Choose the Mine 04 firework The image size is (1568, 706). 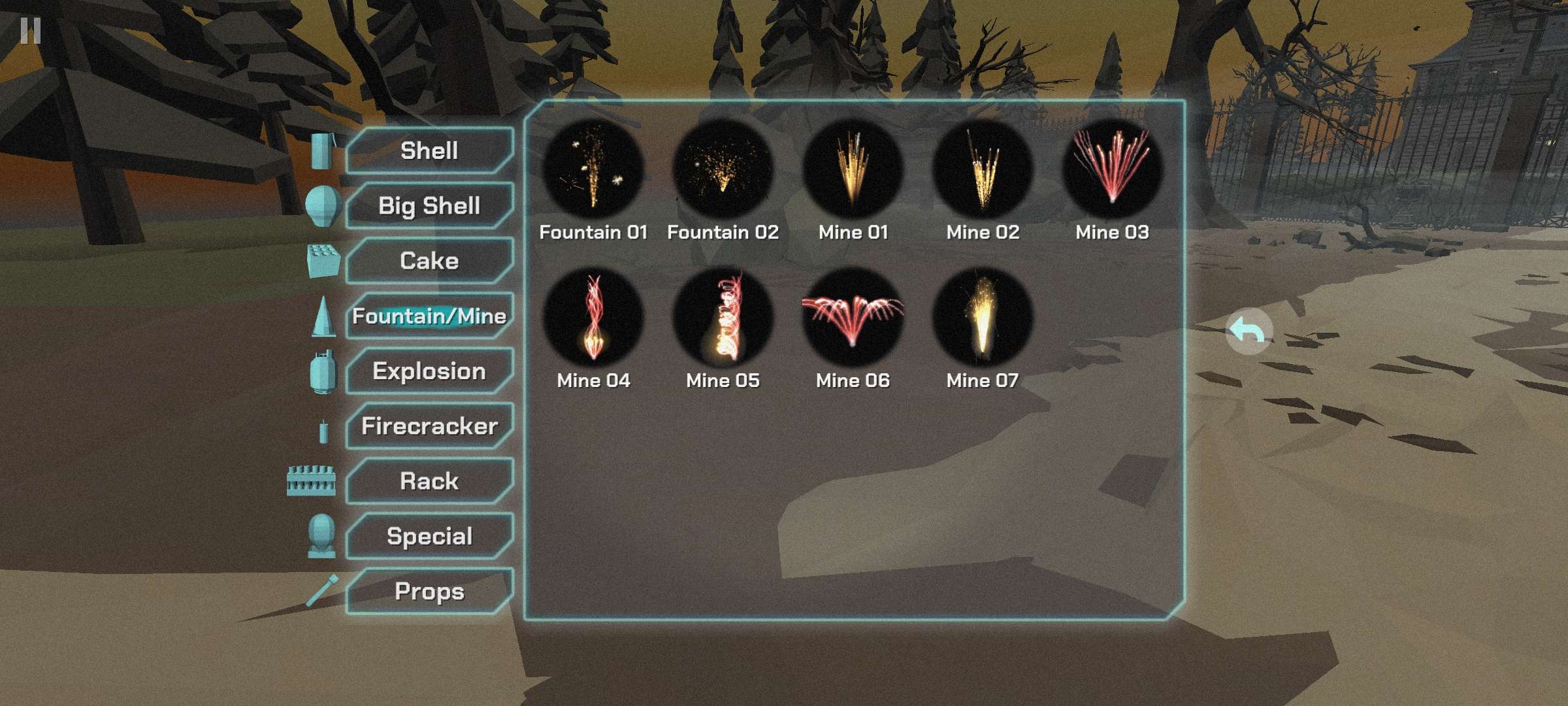click(593, 318)
